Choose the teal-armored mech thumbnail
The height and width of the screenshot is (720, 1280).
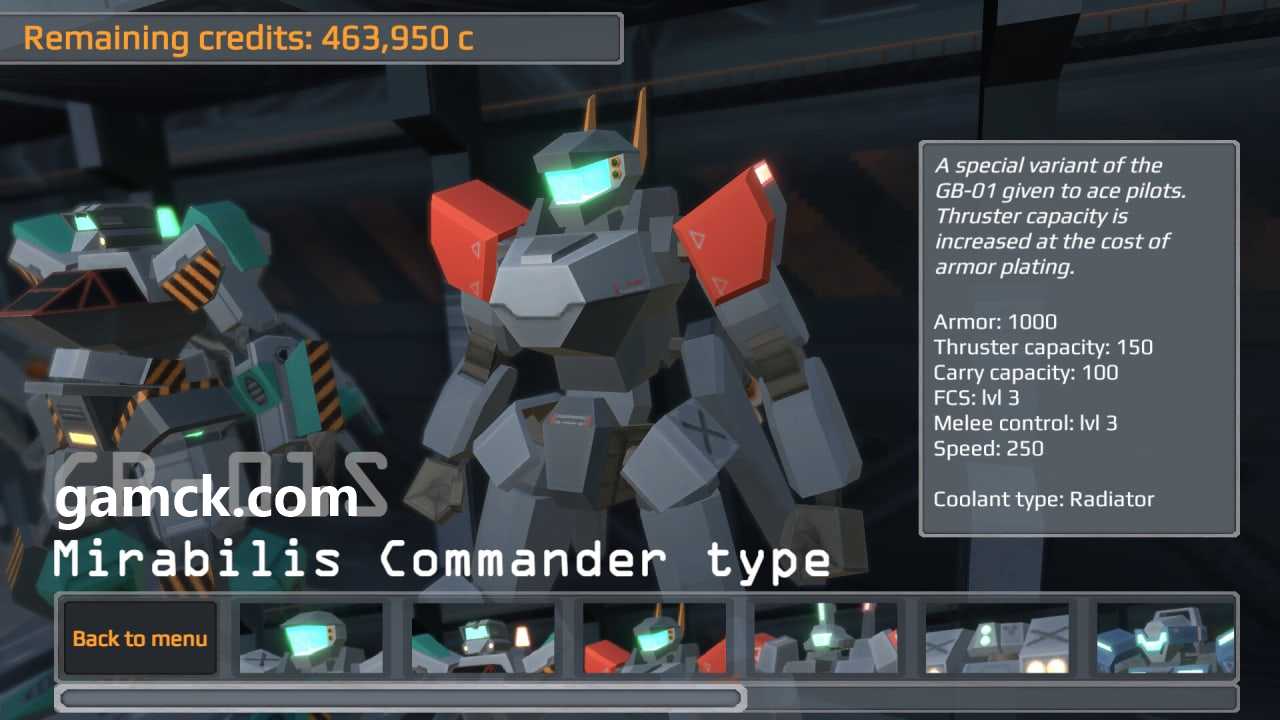(x=483, y=638)
